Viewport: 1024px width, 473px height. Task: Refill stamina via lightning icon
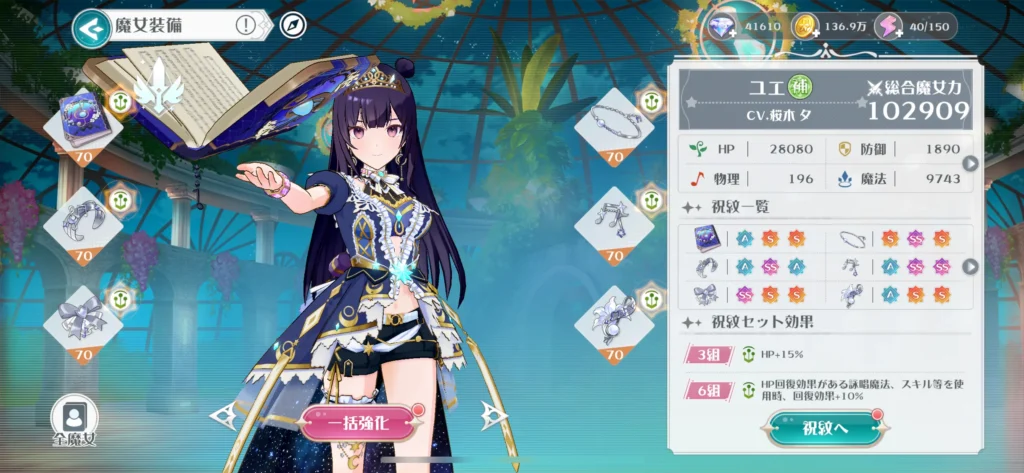[x=888, y=27]
